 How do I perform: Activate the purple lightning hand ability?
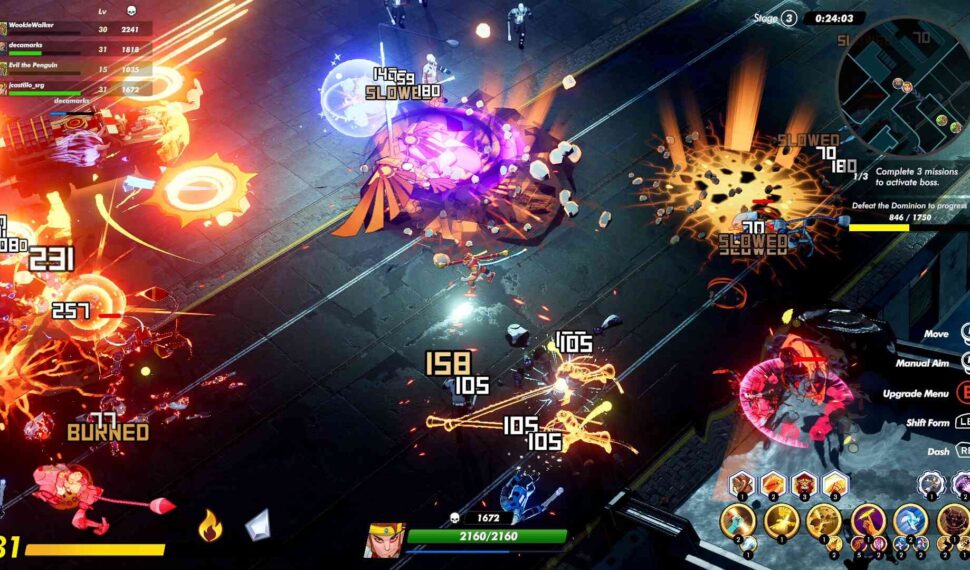[868, 521]
